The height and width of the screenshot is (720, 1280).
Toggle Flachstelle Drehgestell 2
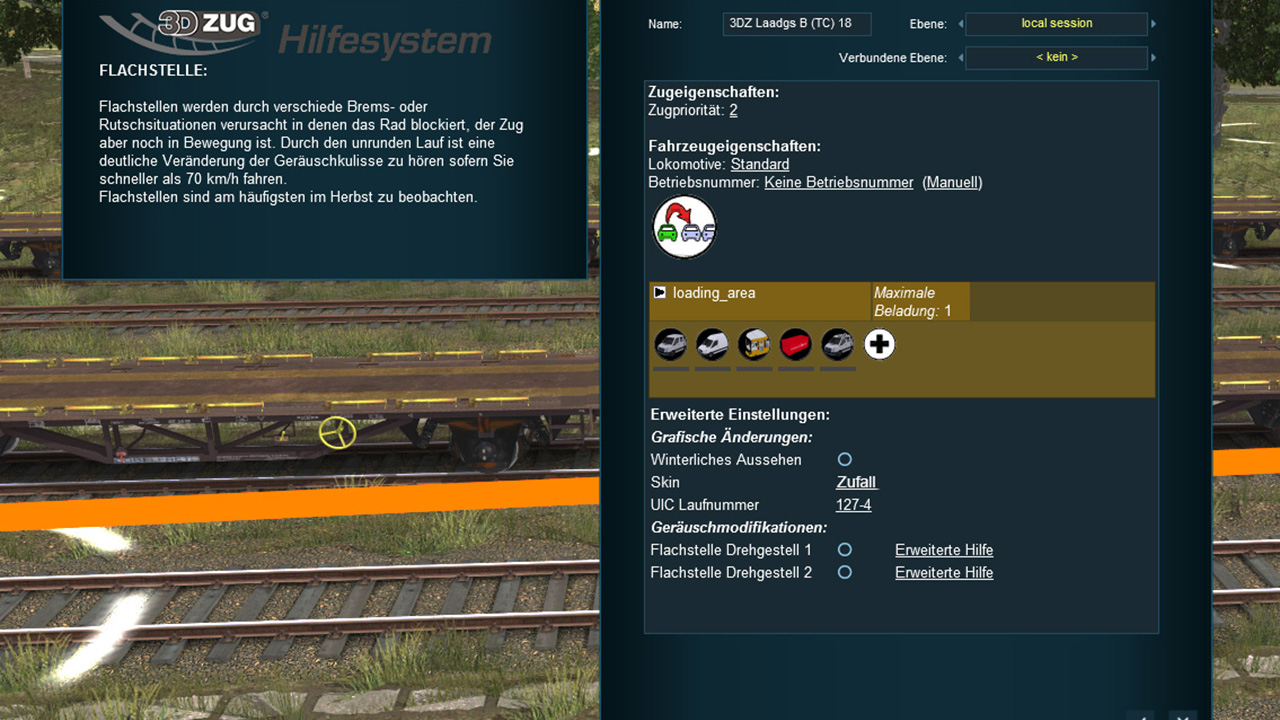click(x=845, y=572)
